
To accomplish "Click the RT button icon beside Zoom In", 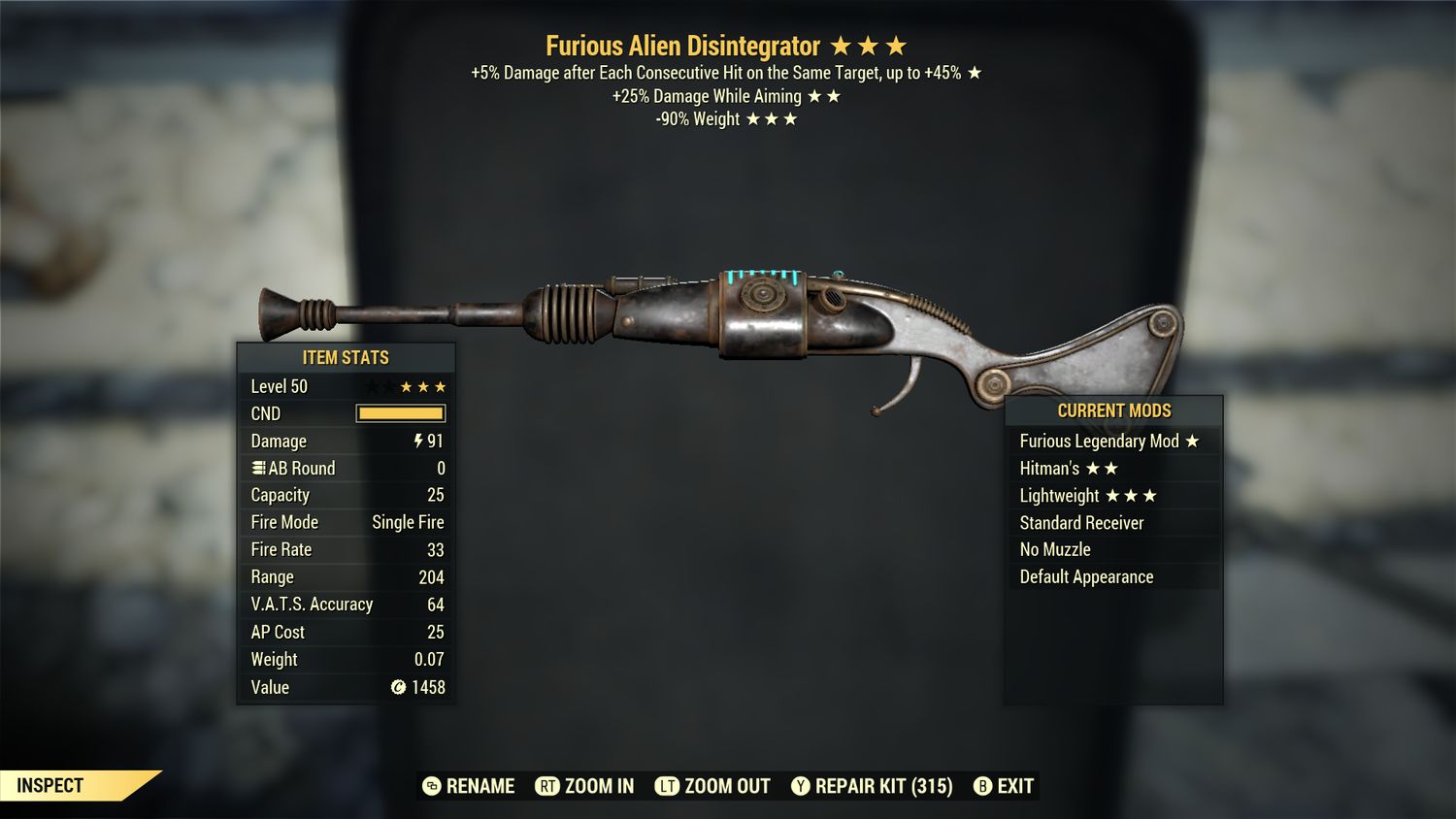I will pos(548,786).
